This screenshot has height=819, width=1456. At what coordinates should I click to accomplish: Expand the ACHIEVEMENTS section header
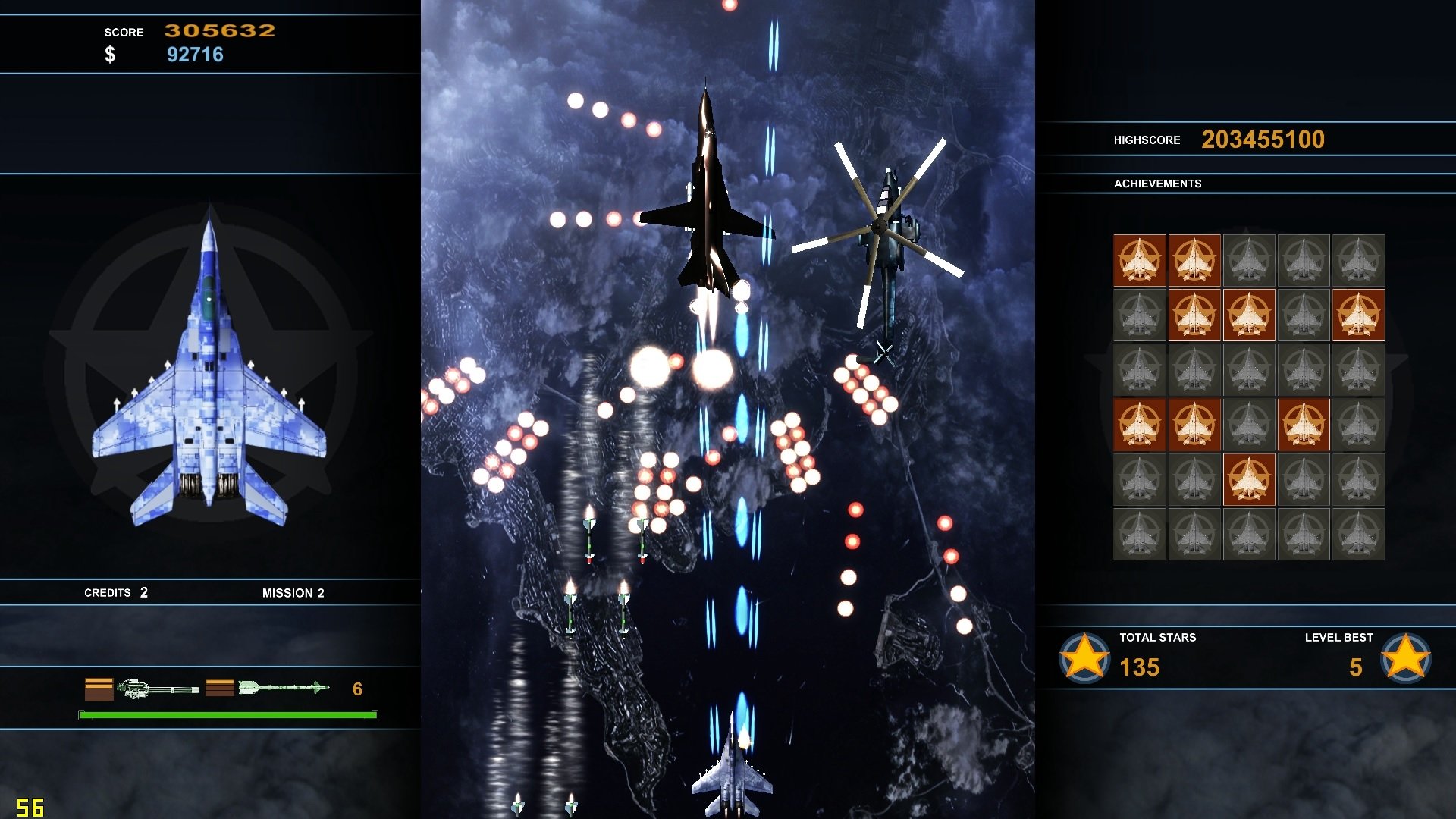tap(1158, 184)
